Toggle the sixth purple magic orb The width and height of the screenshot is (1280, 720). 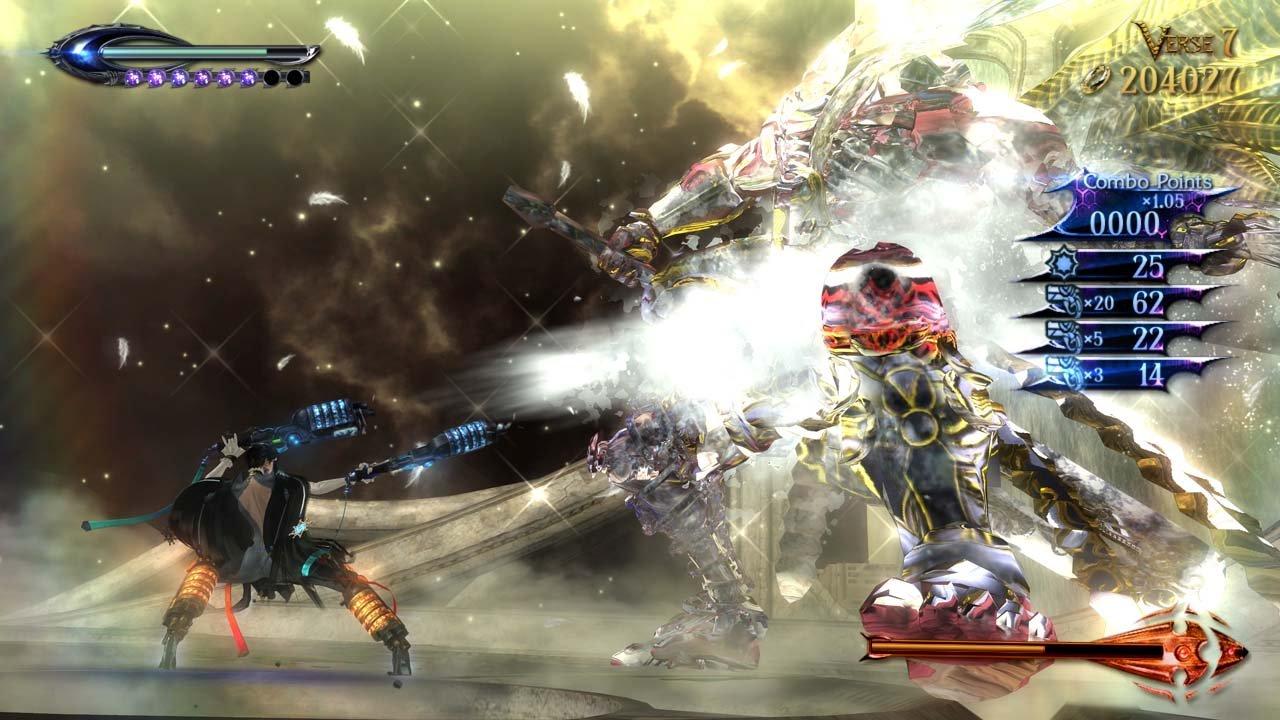(x=247, y=78)
